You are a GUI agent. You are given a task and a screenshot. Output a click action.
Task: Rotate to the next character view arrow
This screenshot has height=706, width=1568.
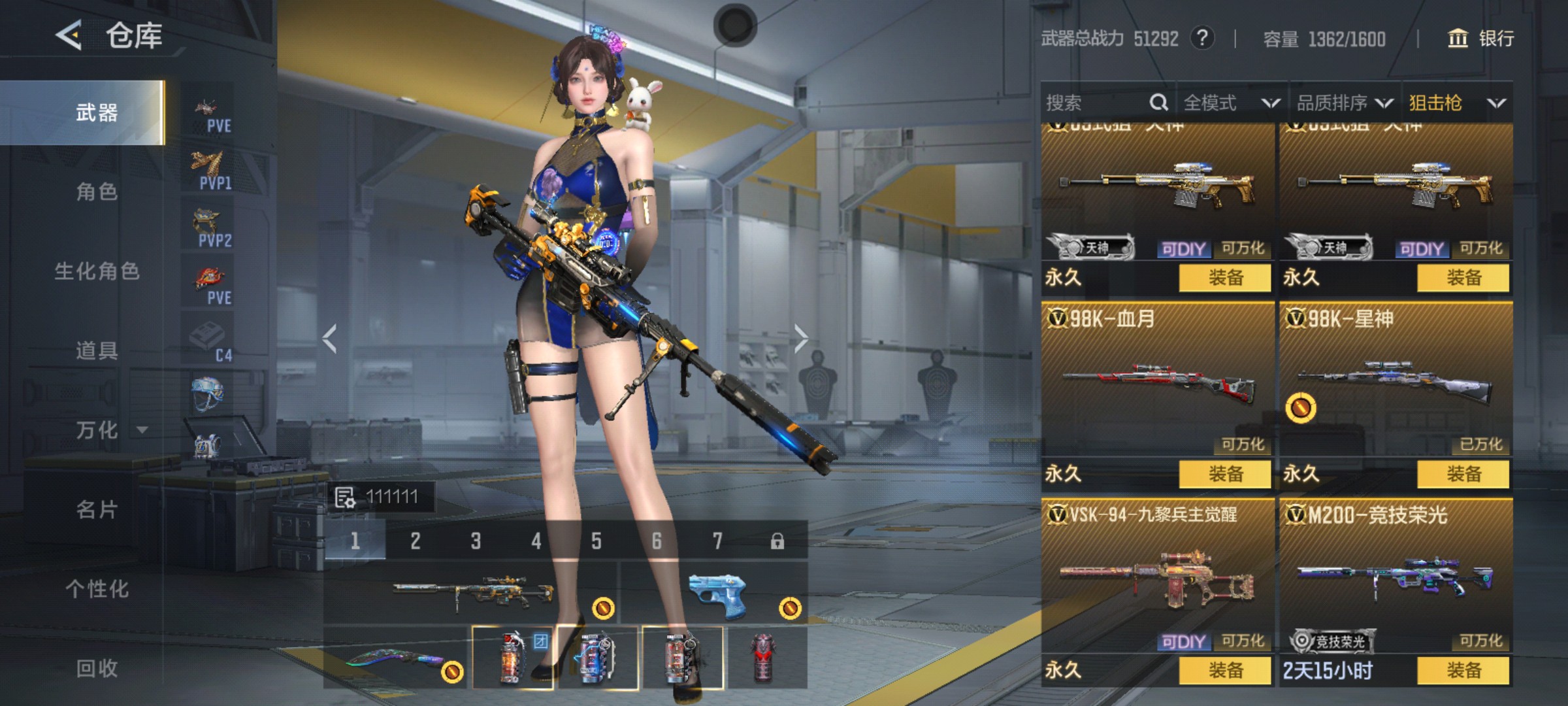click(x=801, y=339)
